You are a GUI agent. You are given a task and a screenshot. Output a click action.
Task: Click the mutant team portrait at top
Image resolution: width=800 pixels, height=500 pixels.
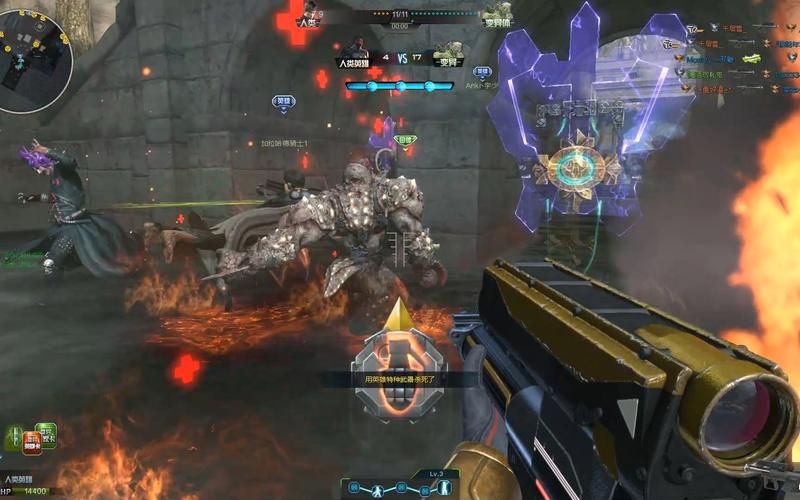(x=495, y=13)
